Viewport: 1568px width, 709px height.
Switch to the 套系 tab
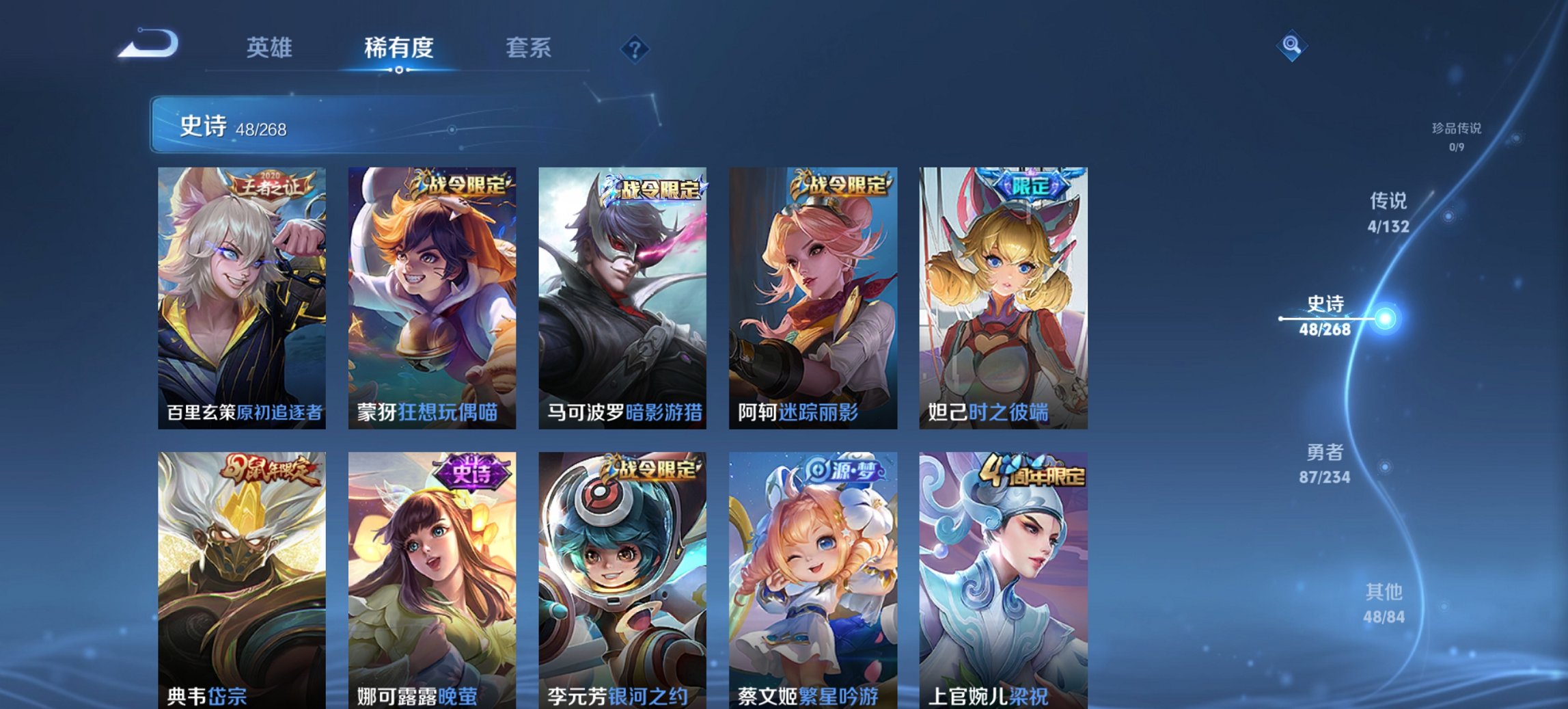[x=528, y=48]
